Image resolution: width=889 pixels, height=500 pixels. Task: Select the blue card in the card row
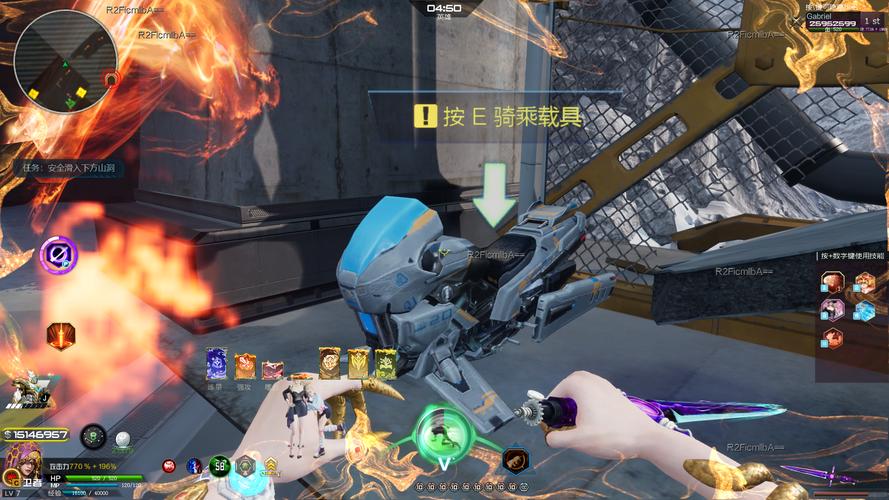click(216, 363)
